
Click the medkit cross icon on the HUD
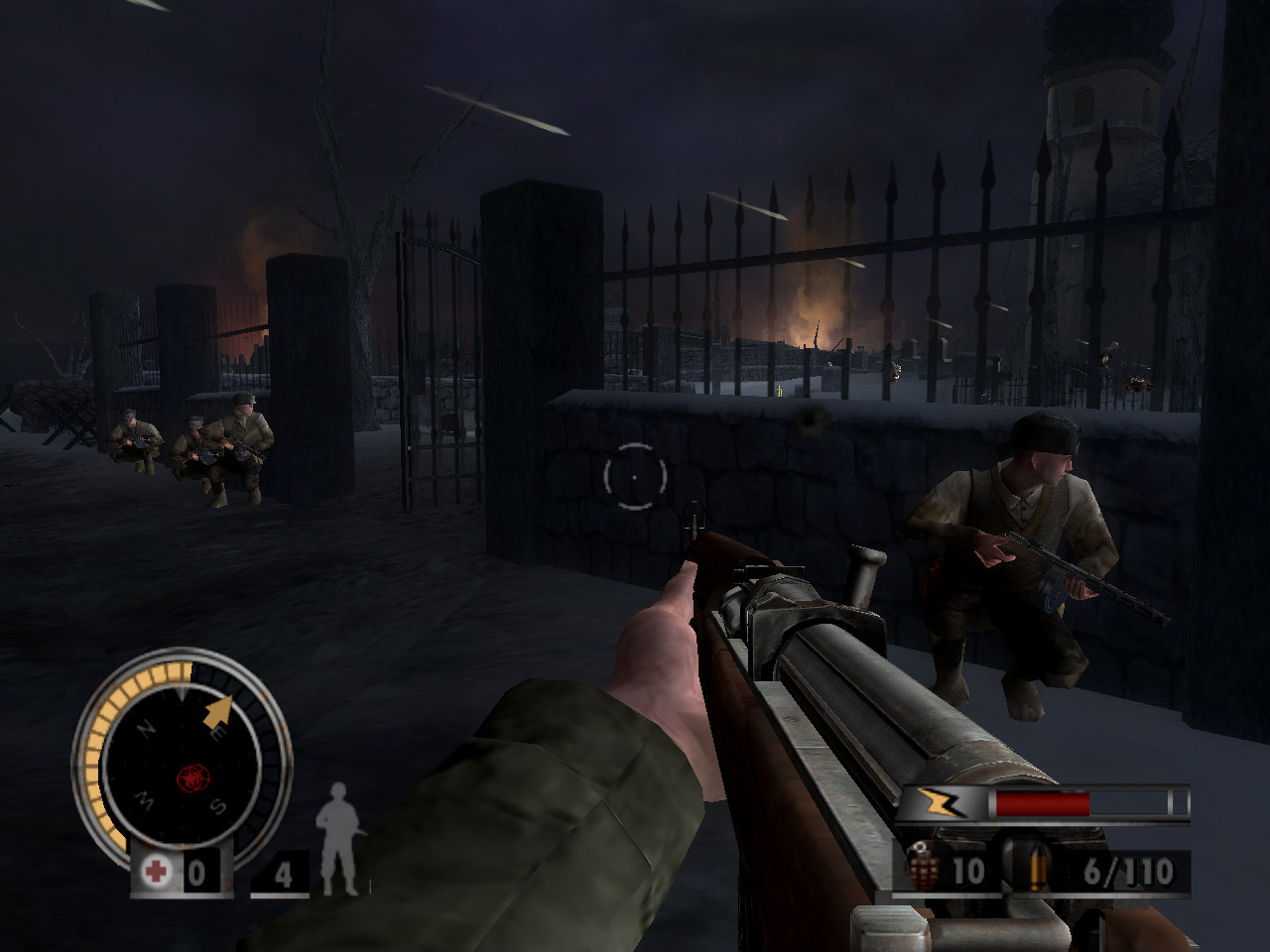[155, 870]
